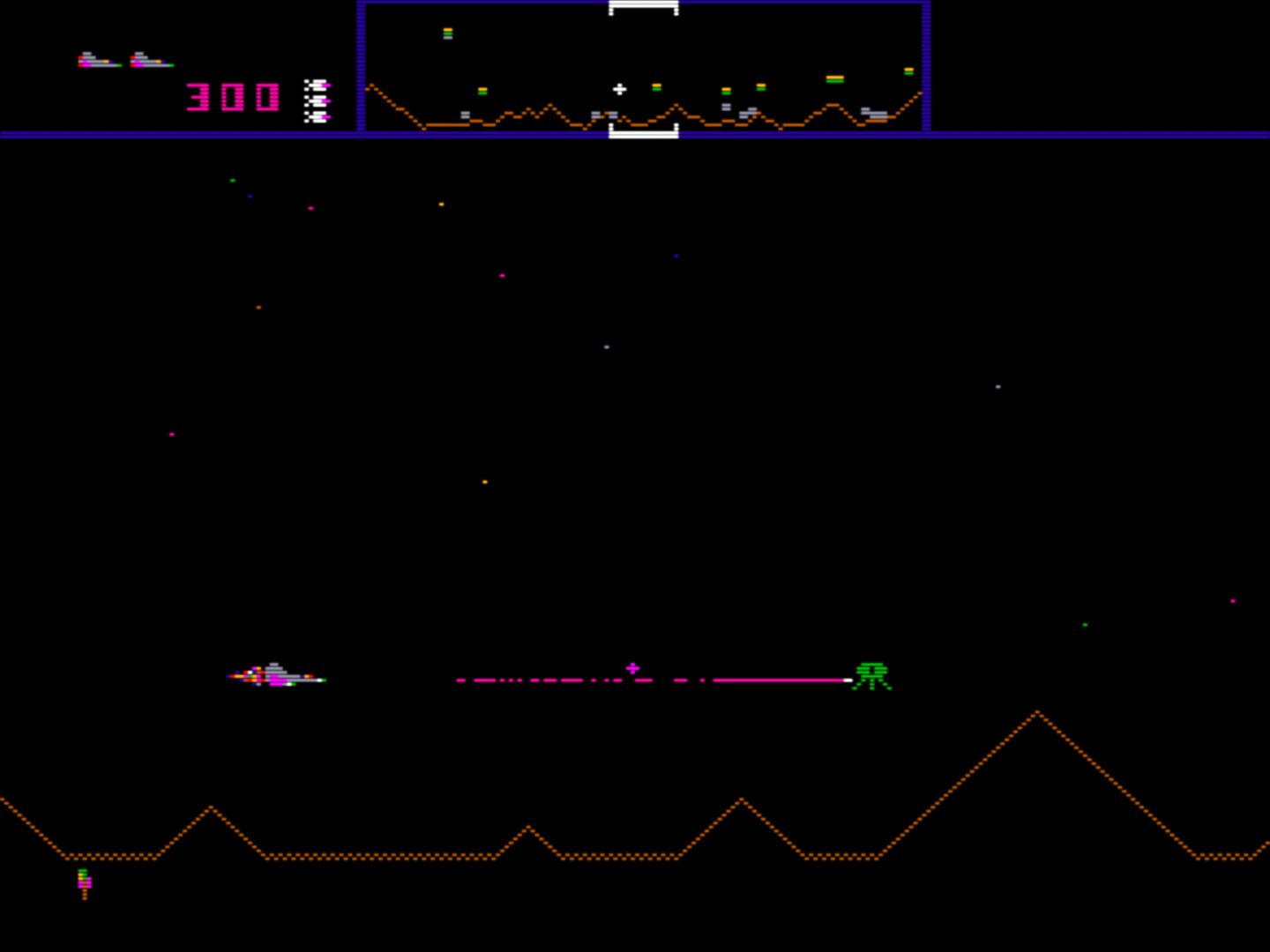Click the small magenta crosshair above the laser beam

pyautogui.click(x=632, y=668)
